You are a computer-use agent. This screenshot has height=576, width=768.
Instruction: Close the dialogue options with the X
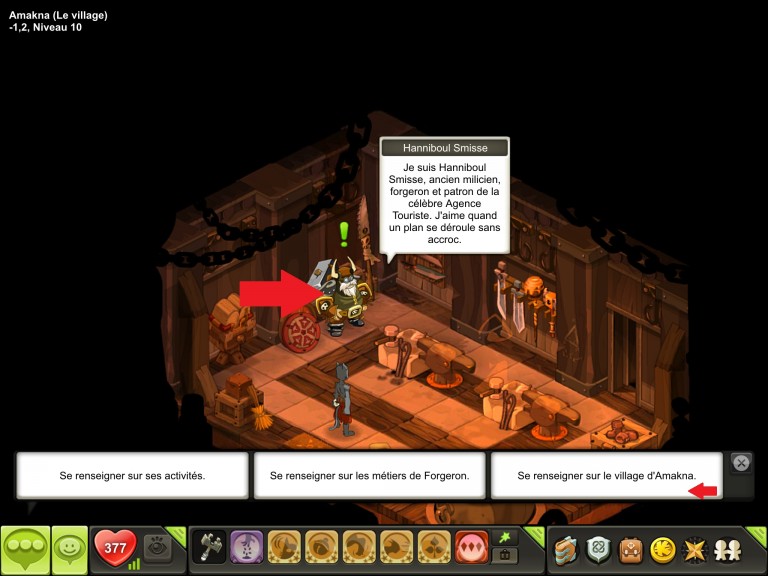(741, 463)
